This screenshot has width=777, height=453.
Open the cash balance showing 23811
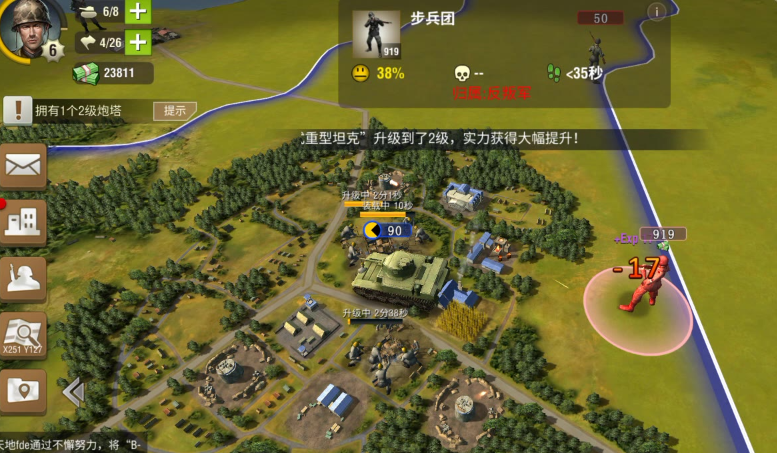(114, 73)
